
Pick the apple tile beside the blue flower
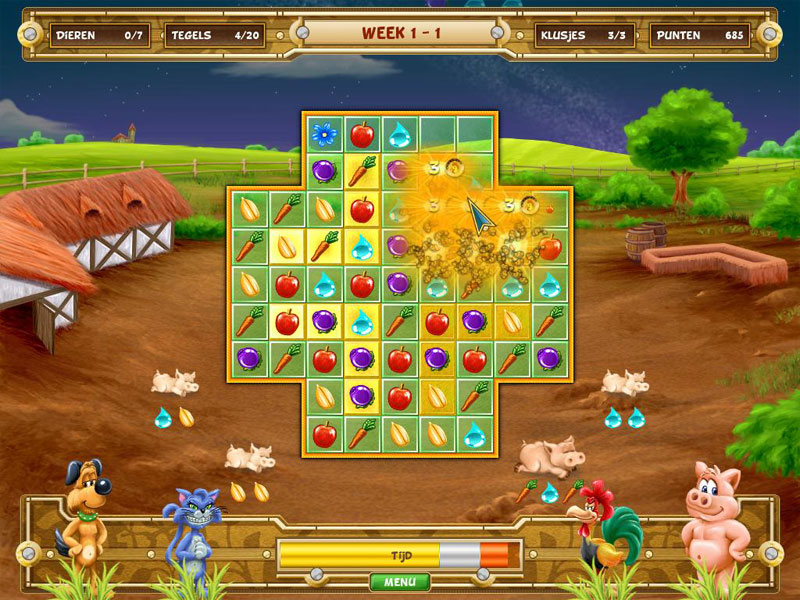pyautogui.click(x=361, y=133)
